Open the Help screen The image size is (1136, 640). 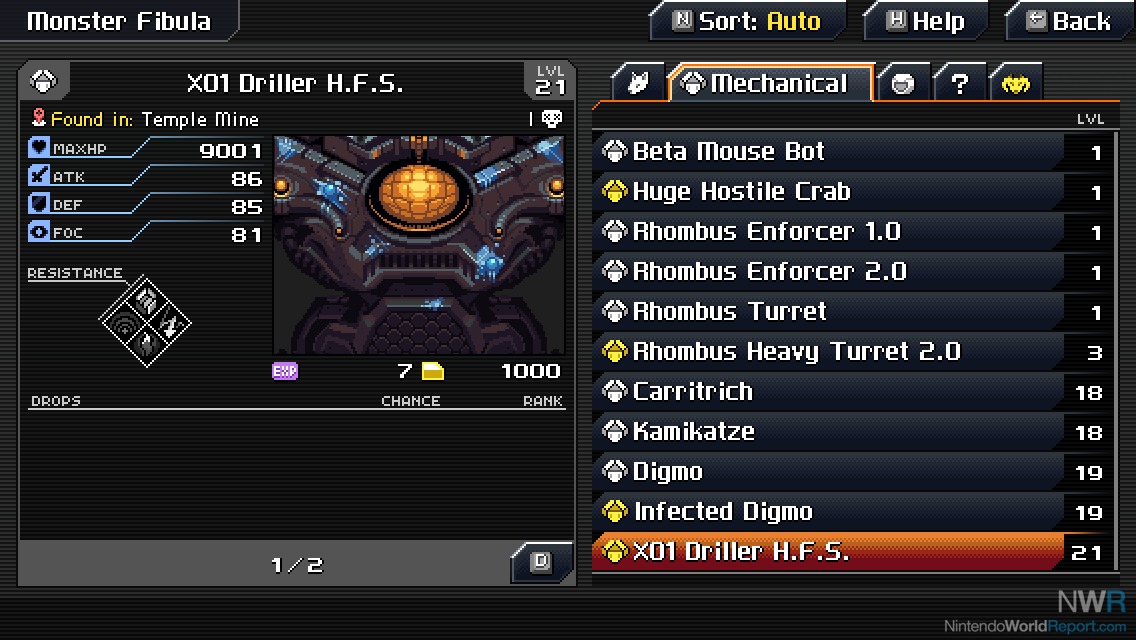[926, 21]
